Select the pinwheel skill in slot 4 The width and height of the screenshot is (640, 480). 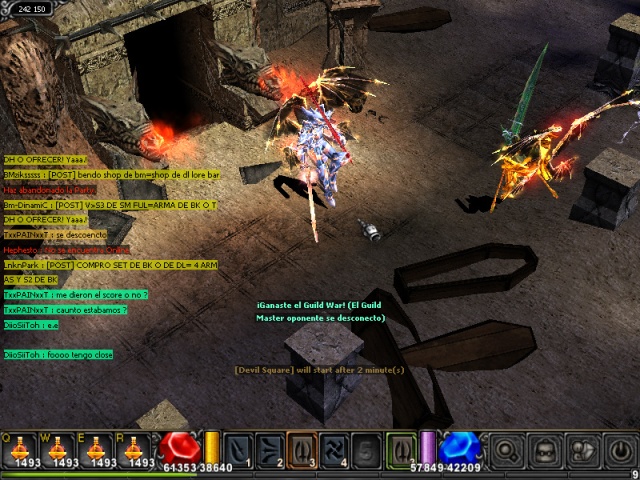click(335, 449)
